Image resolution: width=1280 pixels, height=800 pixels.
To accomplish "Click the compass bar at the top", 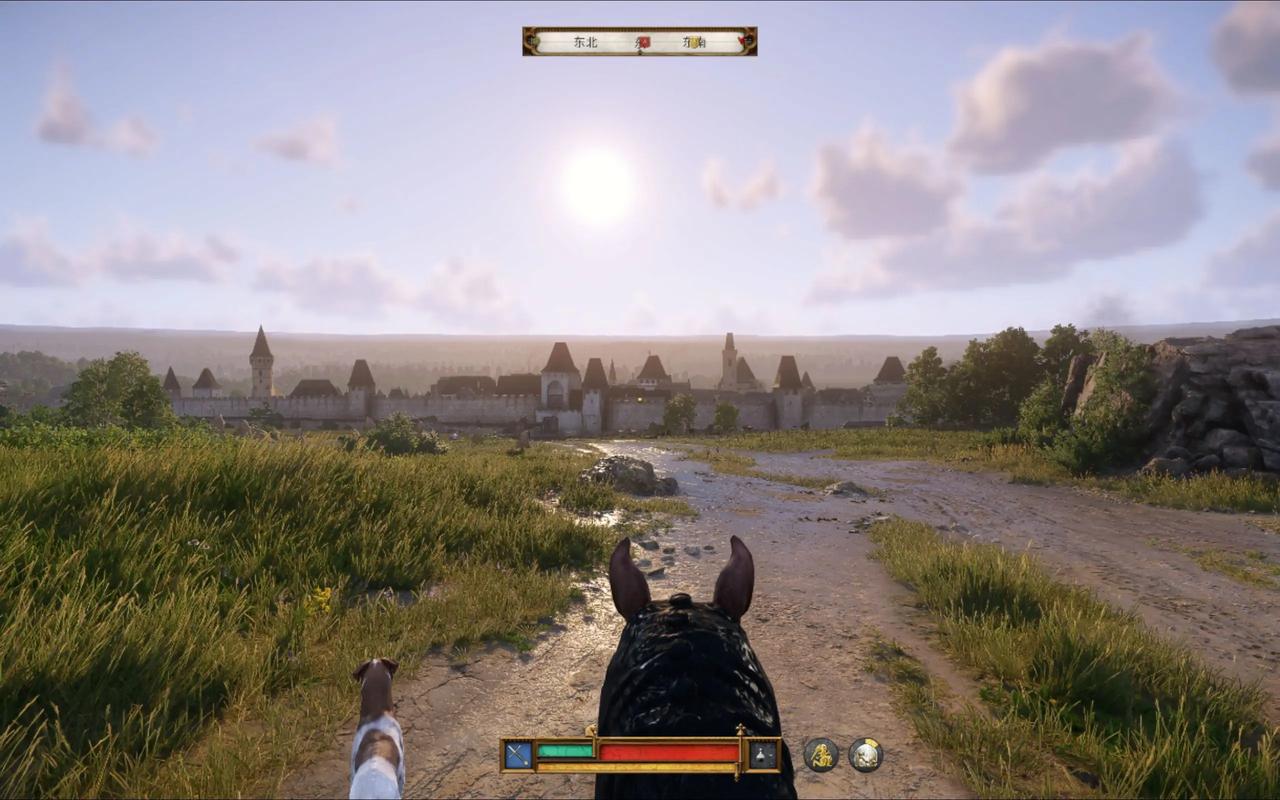I will coord(639,42).
